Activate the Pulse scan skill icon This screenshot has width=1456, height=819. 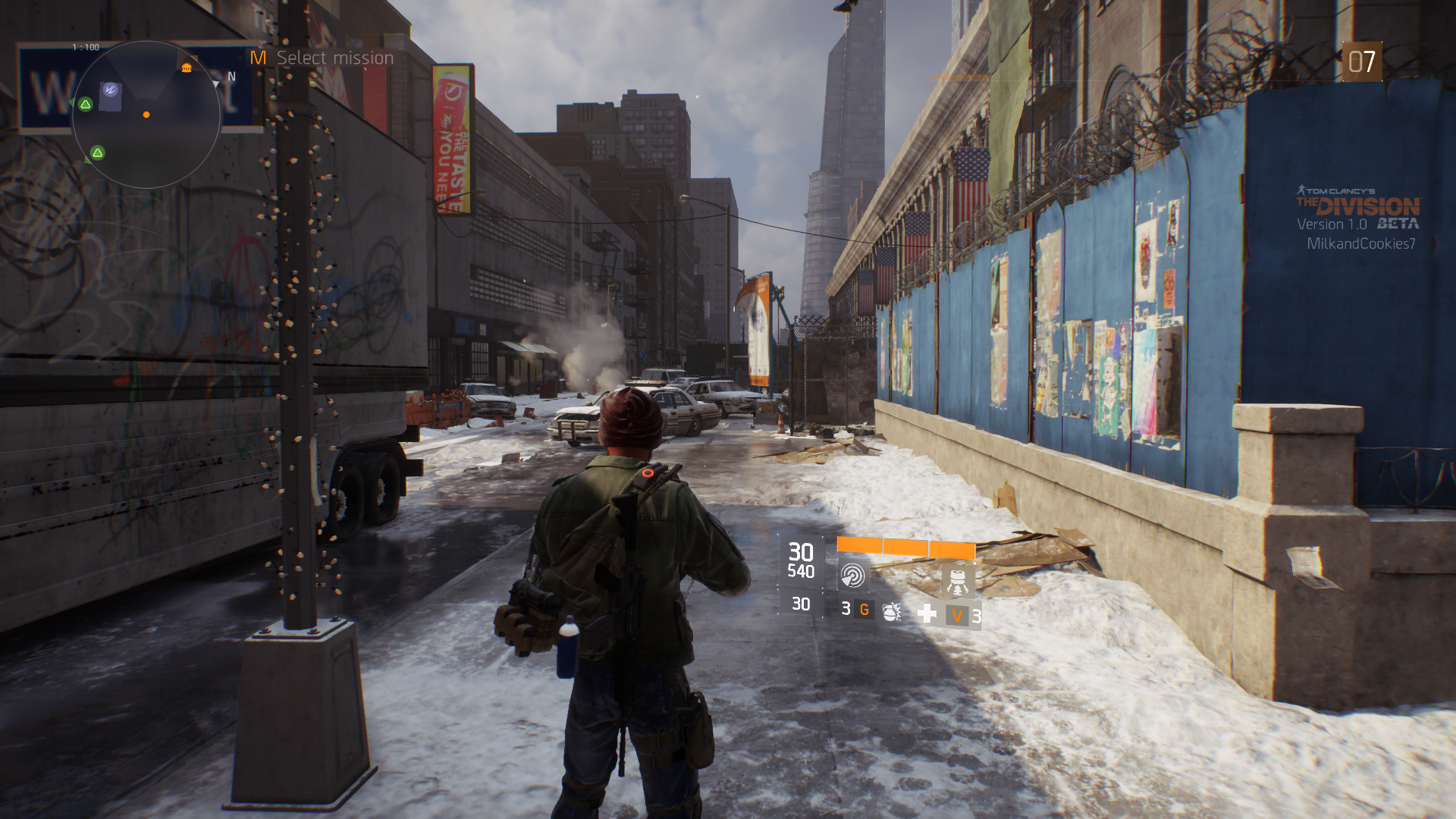[852, 576]
